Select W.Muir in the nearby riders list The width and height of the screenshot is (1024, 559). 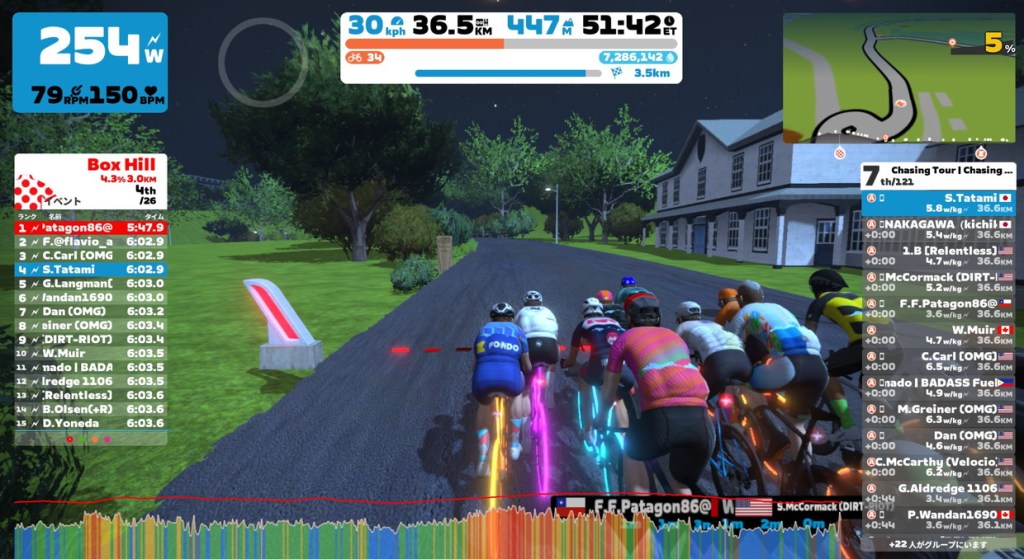point(938,334)
